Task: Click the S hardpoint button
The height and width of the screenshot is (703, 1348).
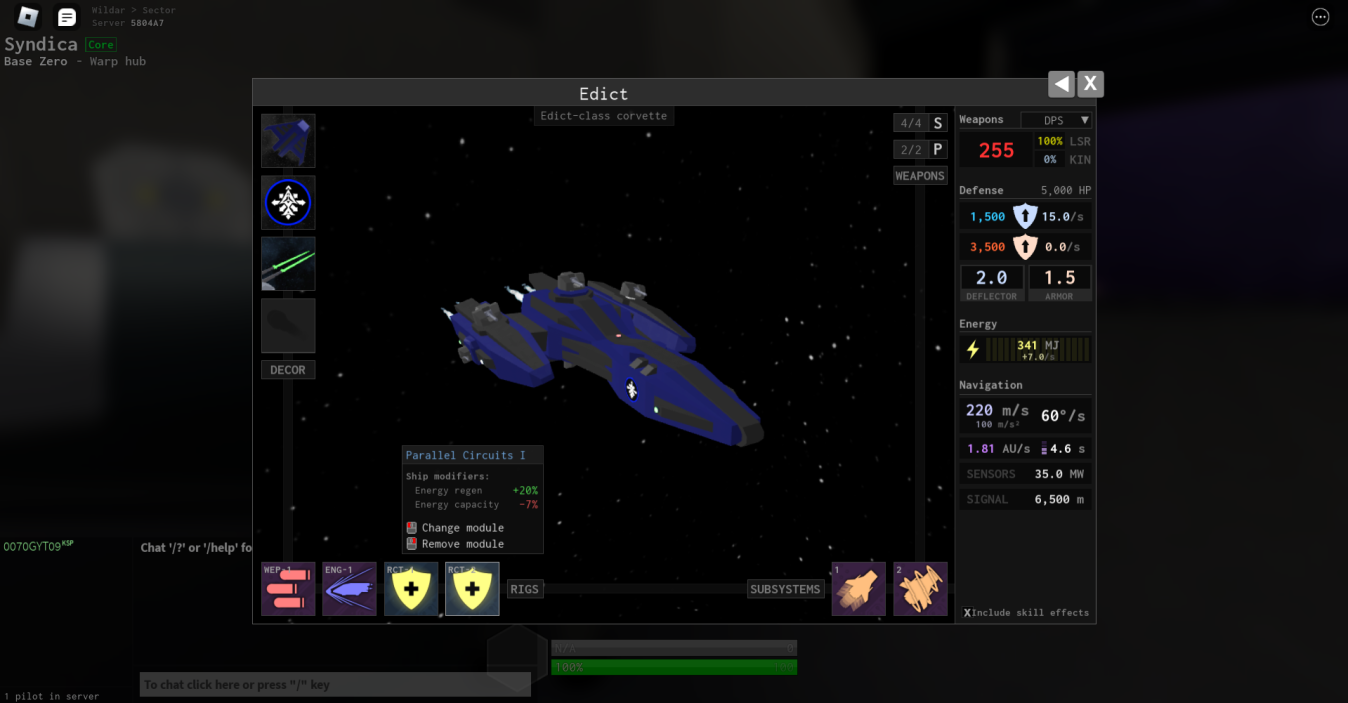Action: (x=937, y=123)
